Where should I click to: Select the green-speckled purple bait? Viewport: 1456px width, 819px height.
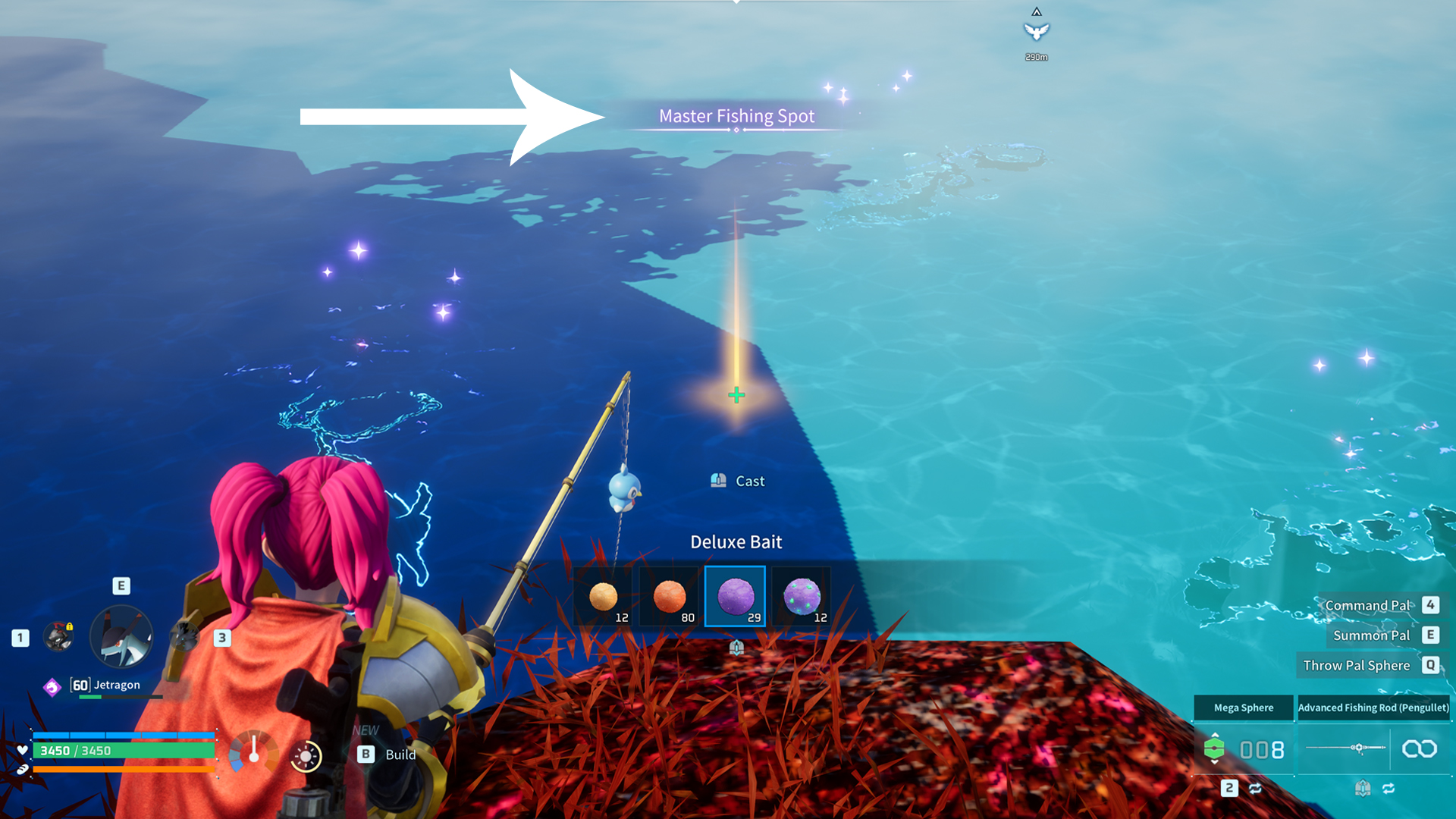[802, 596]
